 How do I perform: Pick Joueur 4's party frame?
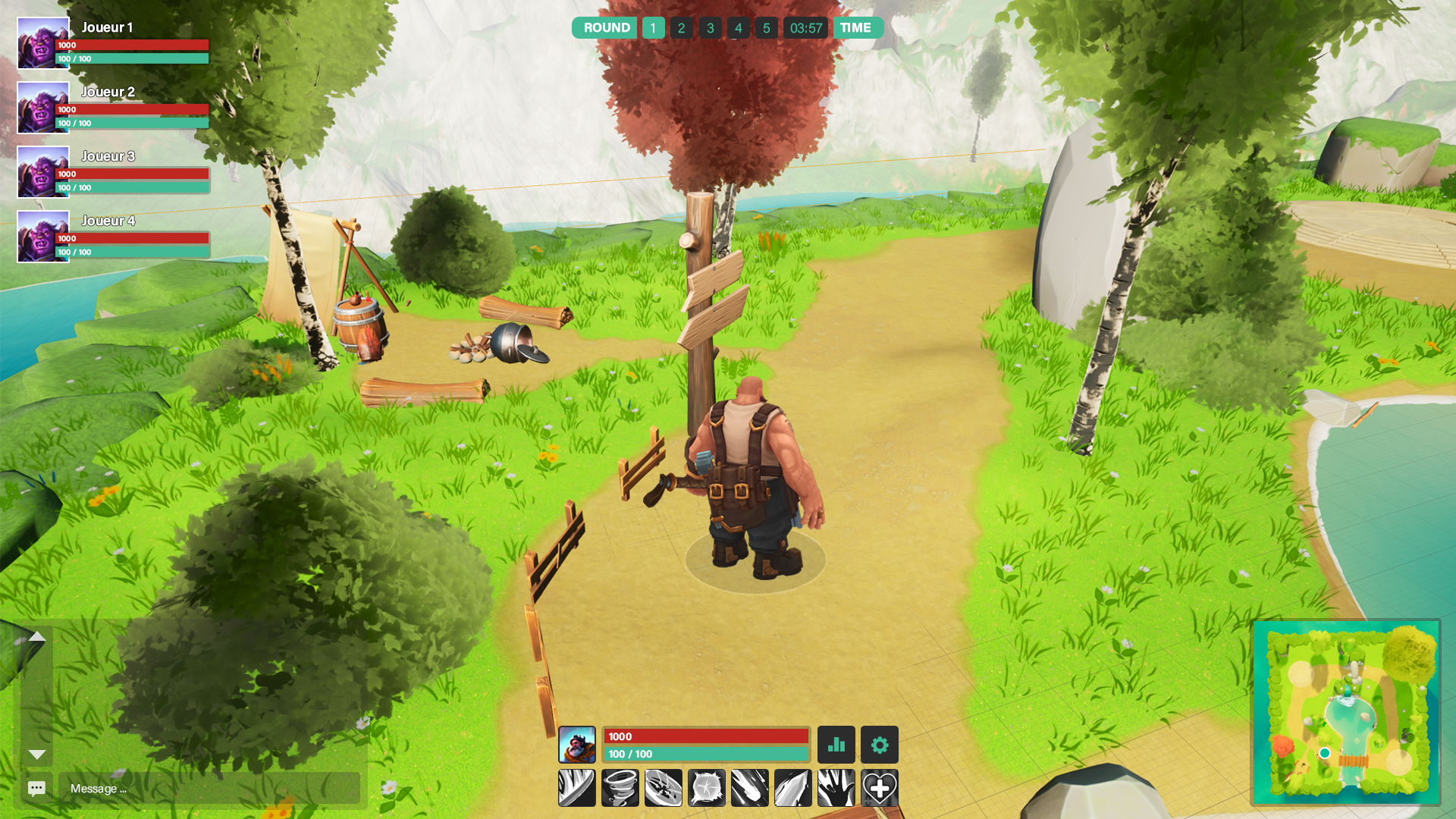114,237
